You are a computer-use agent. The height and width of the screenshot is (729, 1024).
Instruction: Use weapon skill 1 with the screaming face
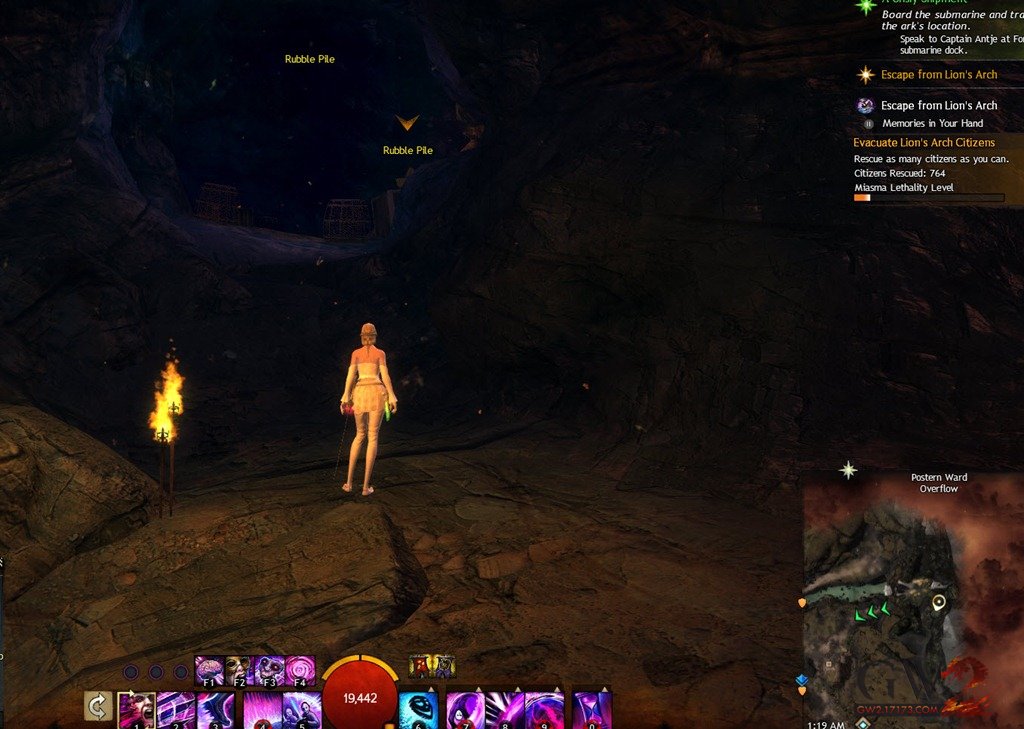click(137, 710)
